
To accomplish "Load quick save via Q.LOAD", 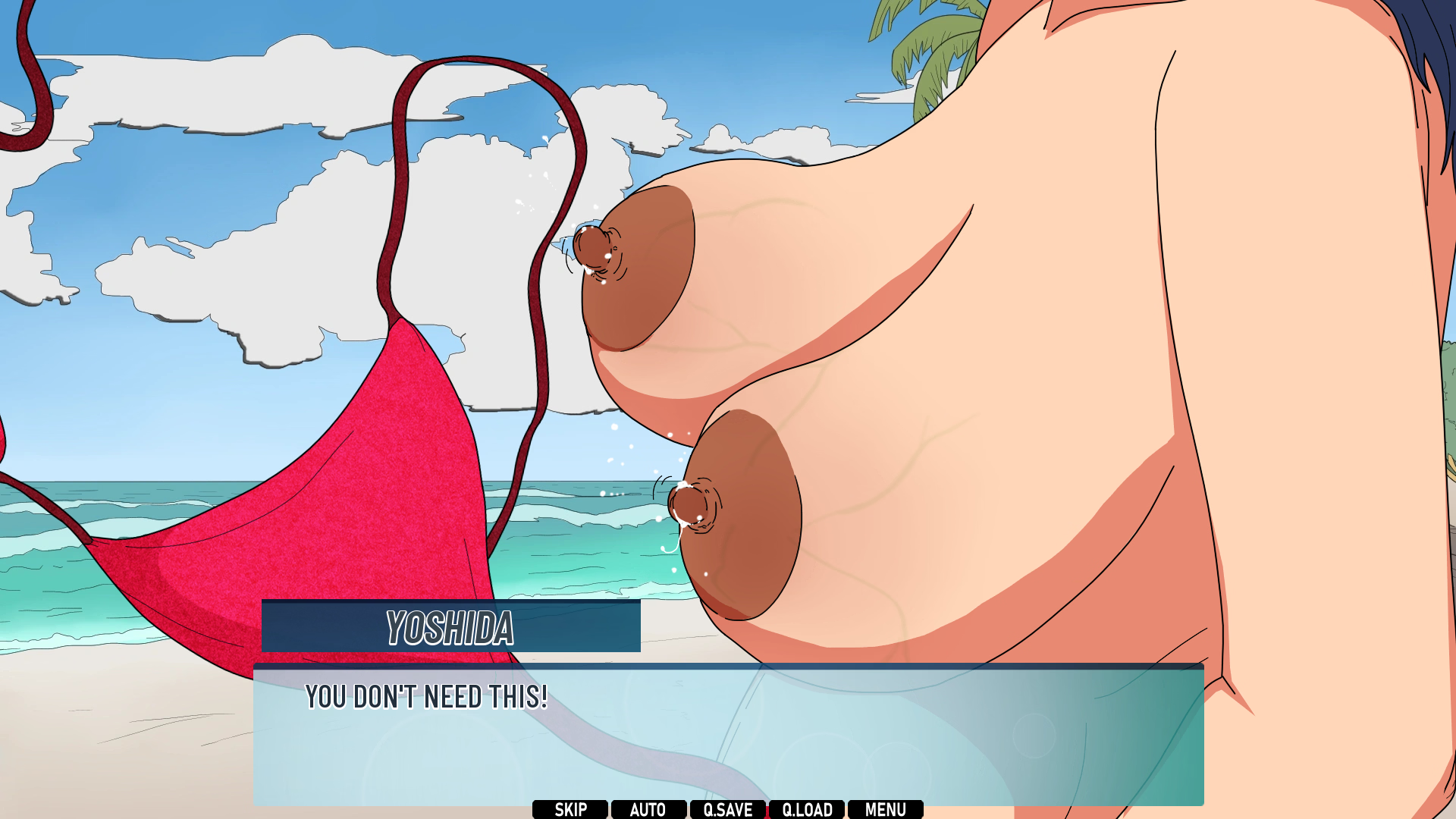I will click(x=807, y=809).
